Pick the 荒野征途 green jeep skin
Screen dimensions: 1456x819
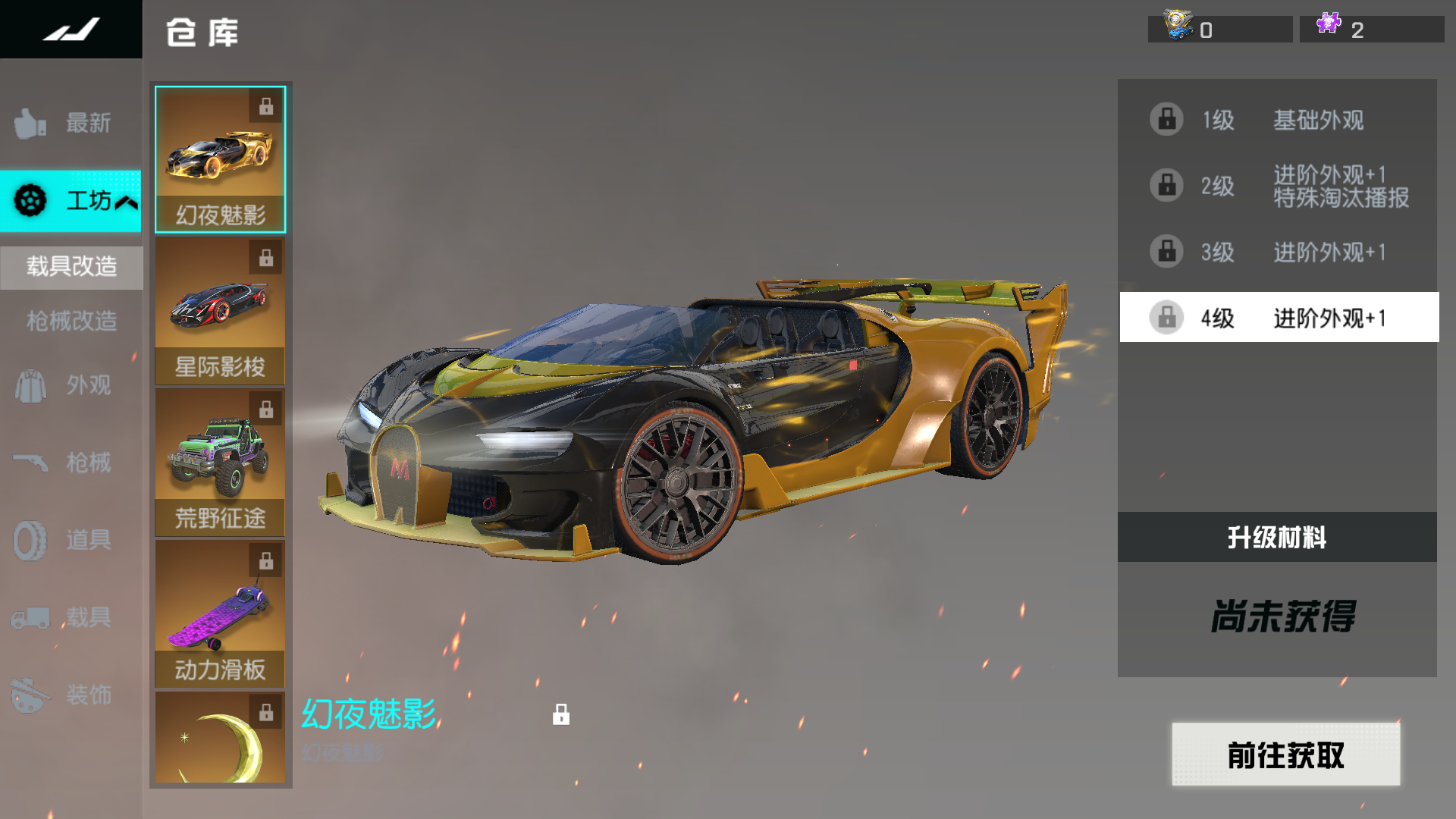(220, 463)
